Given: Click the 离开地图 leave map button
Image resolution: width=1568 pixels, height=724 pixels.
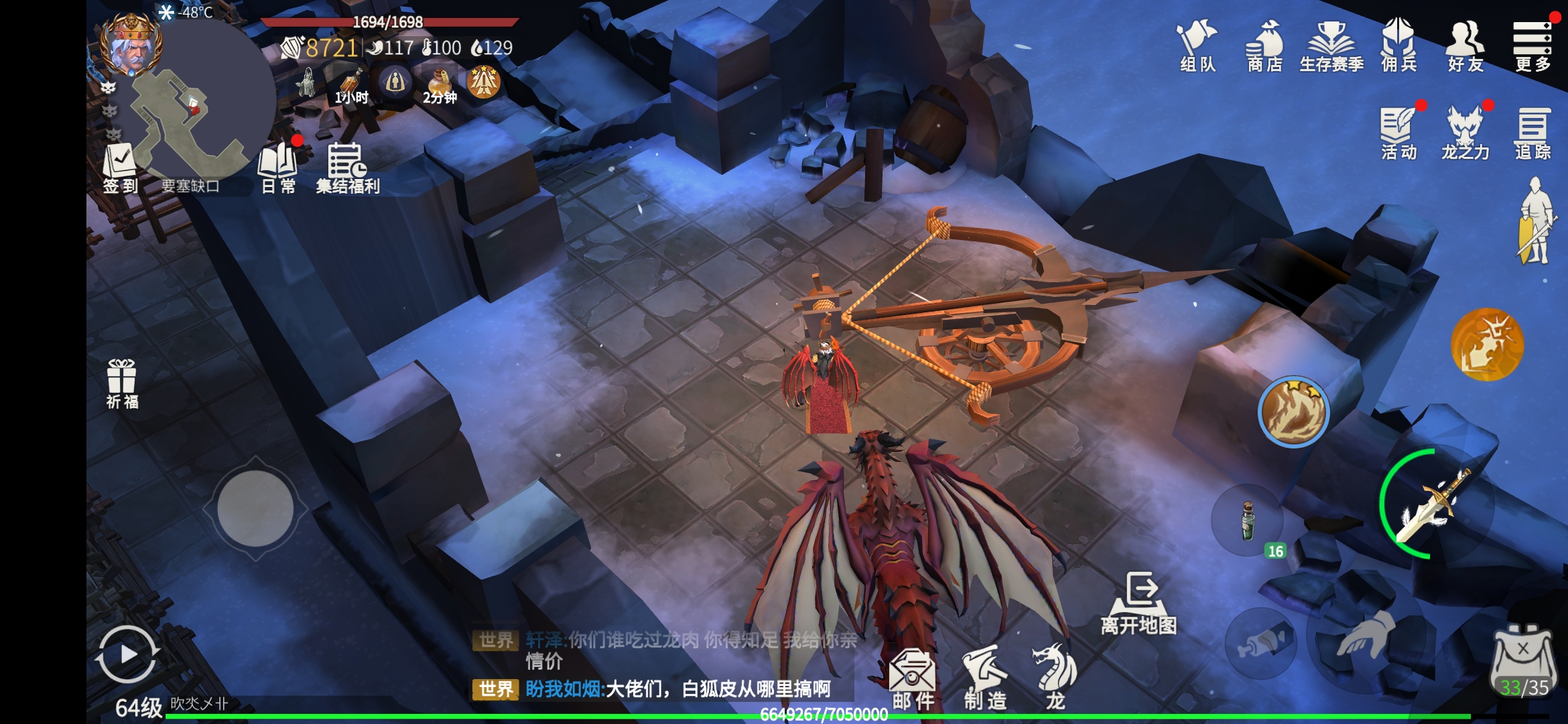Looking at the screenshot, I should tap(1139, 603).
